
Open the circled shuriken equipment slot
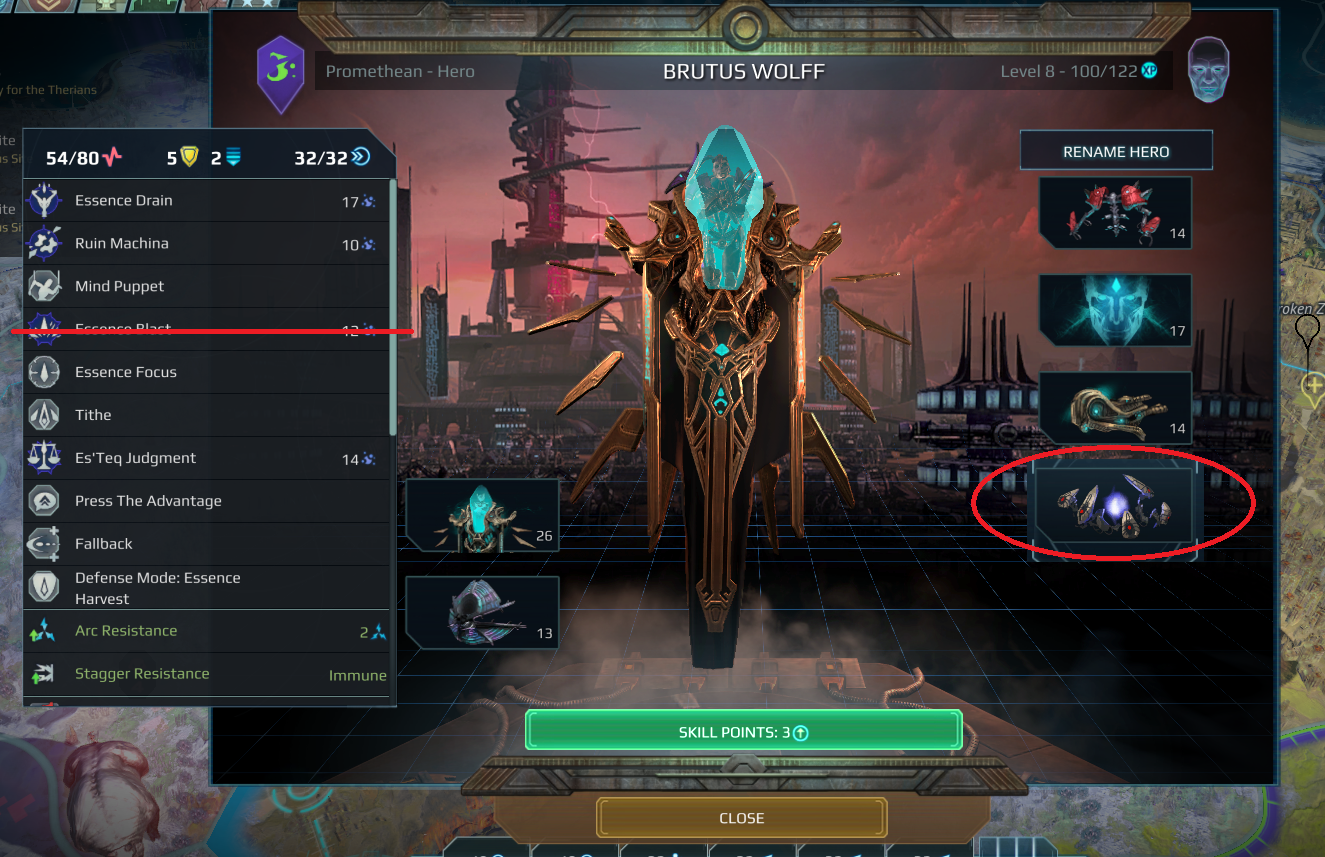[x=1114, y=503]
